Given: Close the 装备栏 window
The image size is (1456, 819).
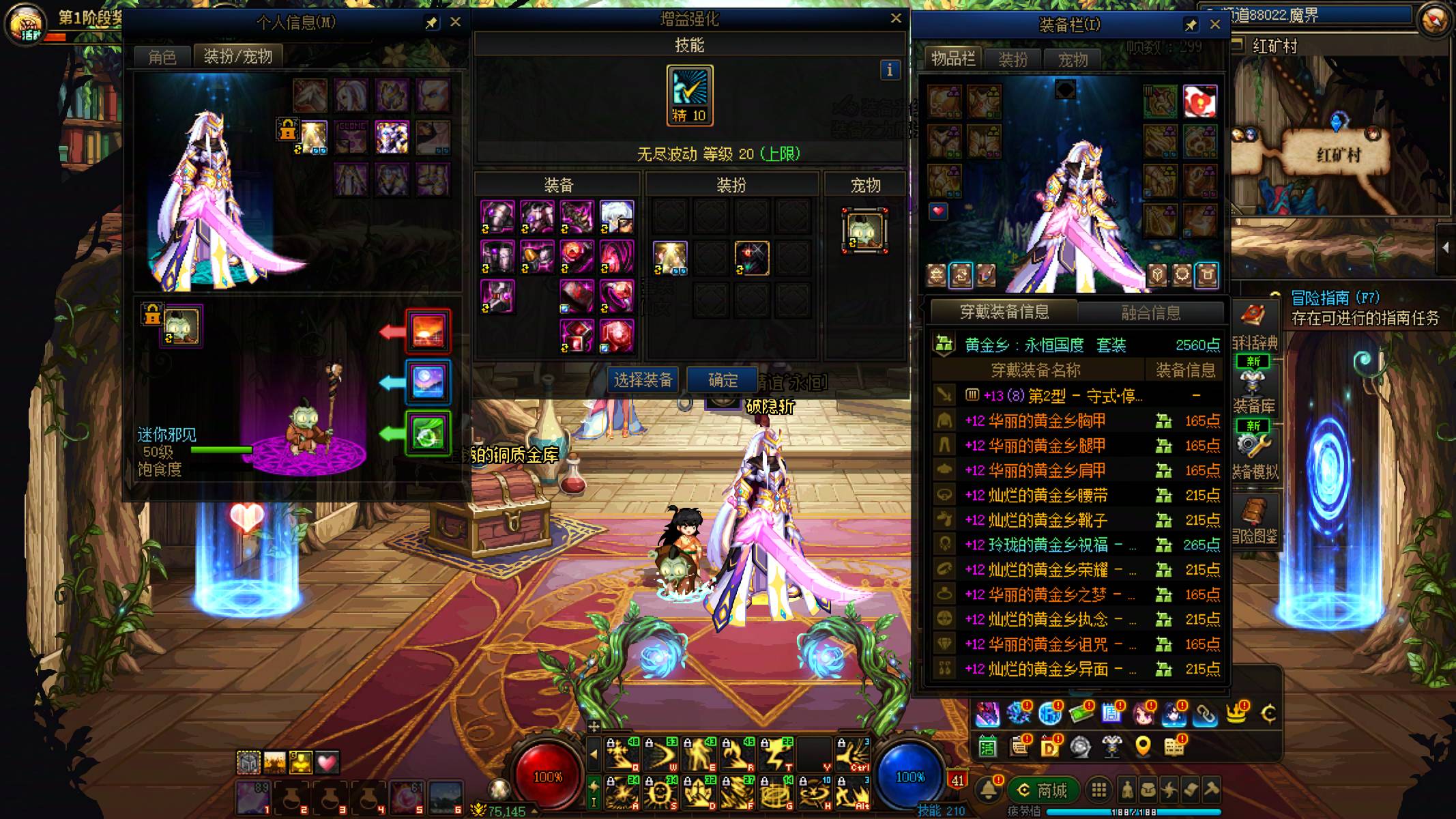Looking at the screenshot, I should click(1214, 25).
